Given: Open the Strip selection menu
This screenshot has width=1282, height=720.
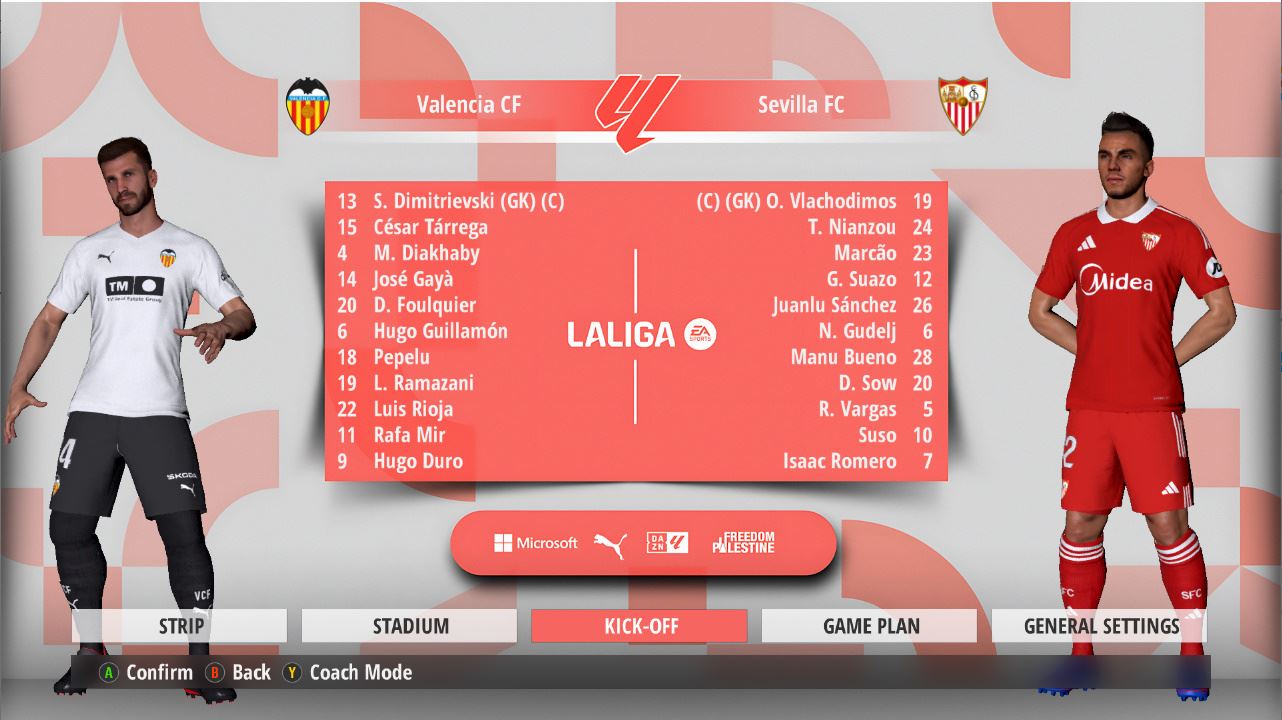Looking at the screenshot, I should [180, 626].
